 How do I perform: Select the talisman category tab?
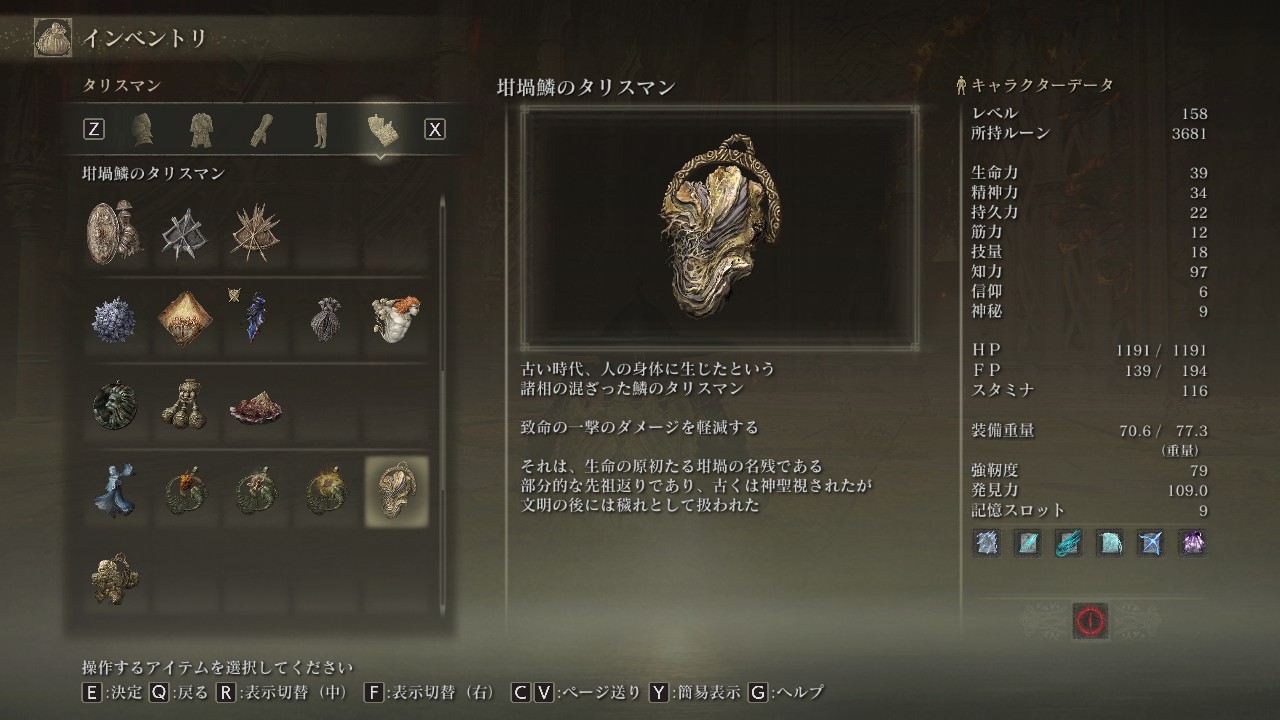[383, 129]
